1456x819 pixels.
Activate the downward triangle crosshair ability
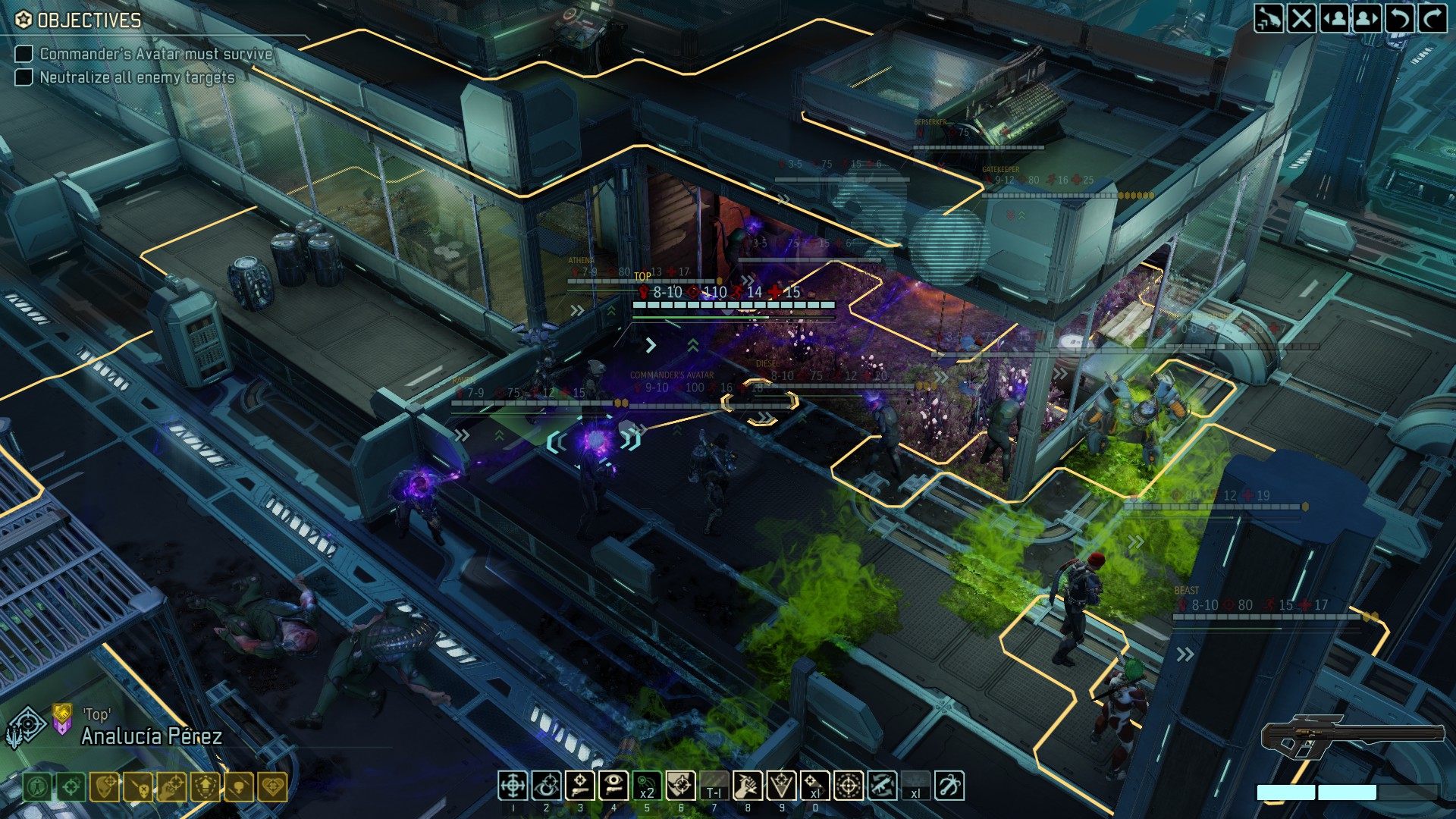pyautogui.click(x=781, y=786)
